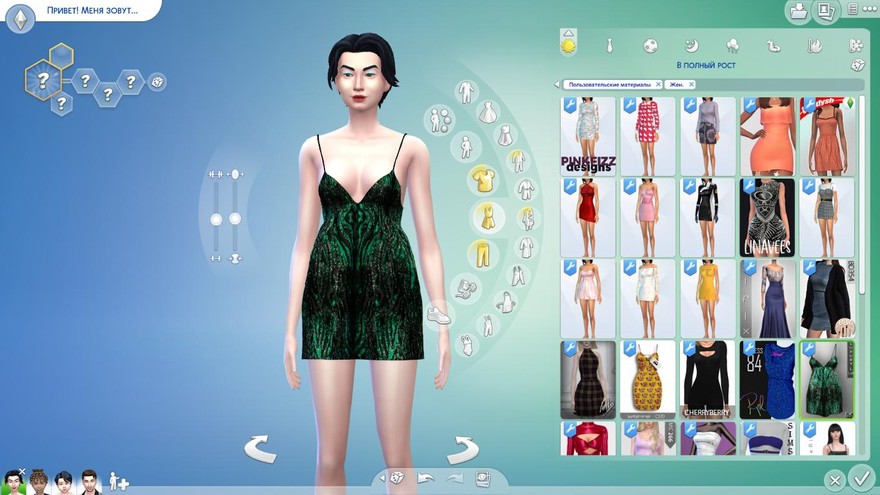Pick the yellow smiley print dress thumbnail
The image size is (880, 495).
point(647,379)
